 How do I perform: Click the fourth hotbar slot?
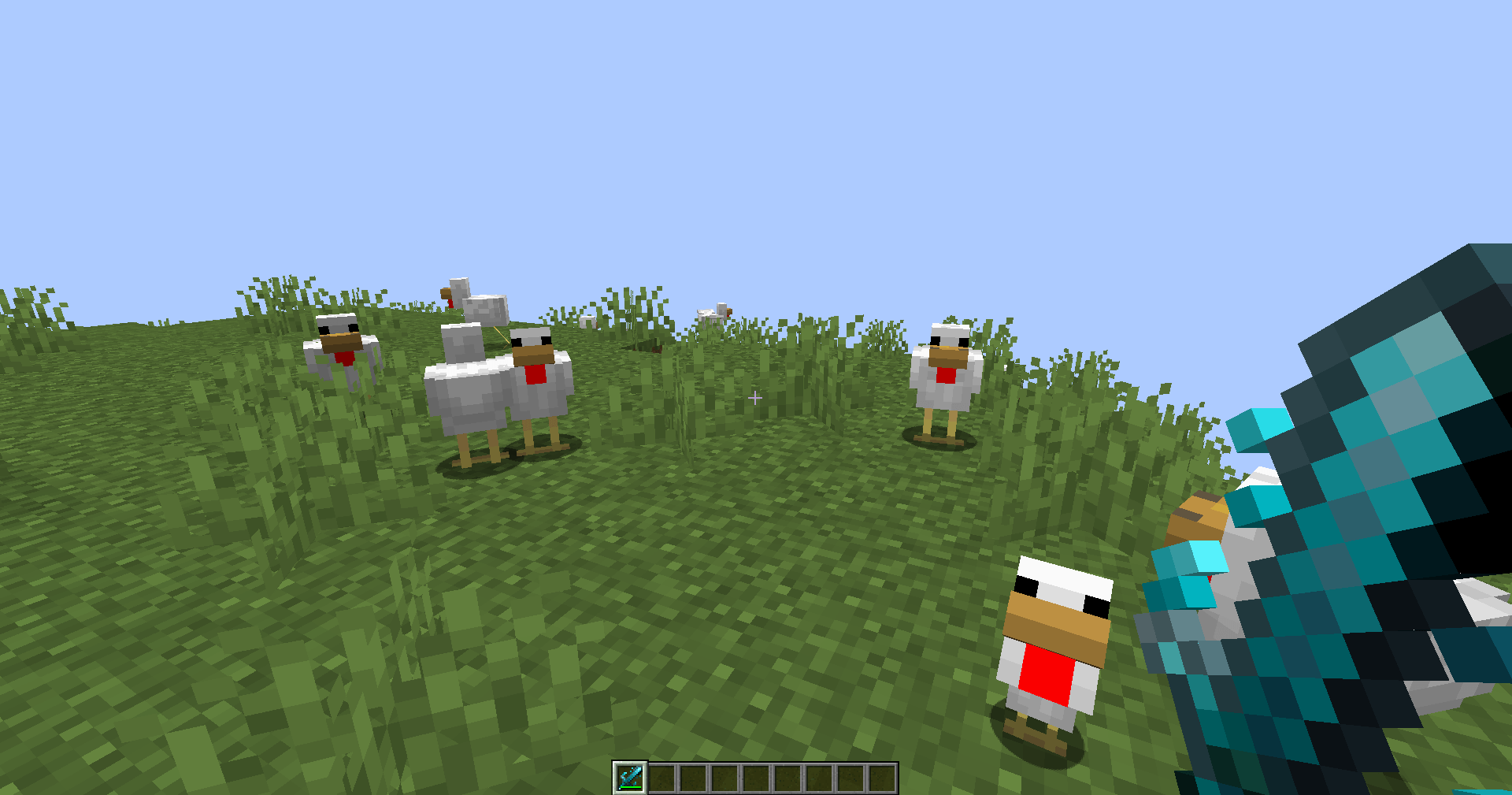(725, 778)
